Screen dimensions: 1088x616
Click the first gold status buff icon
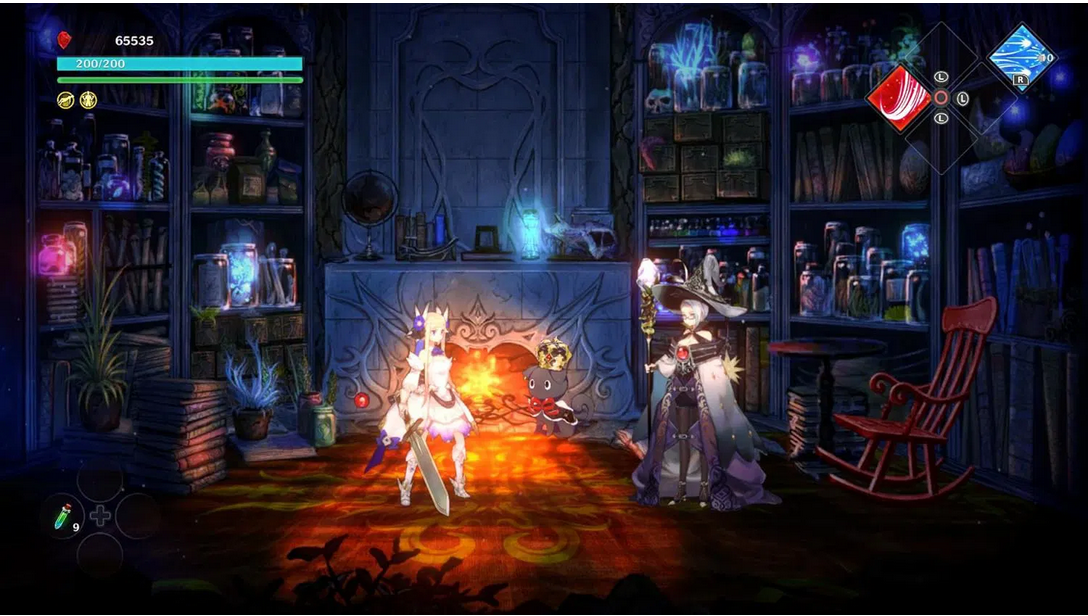pos(65,99)
